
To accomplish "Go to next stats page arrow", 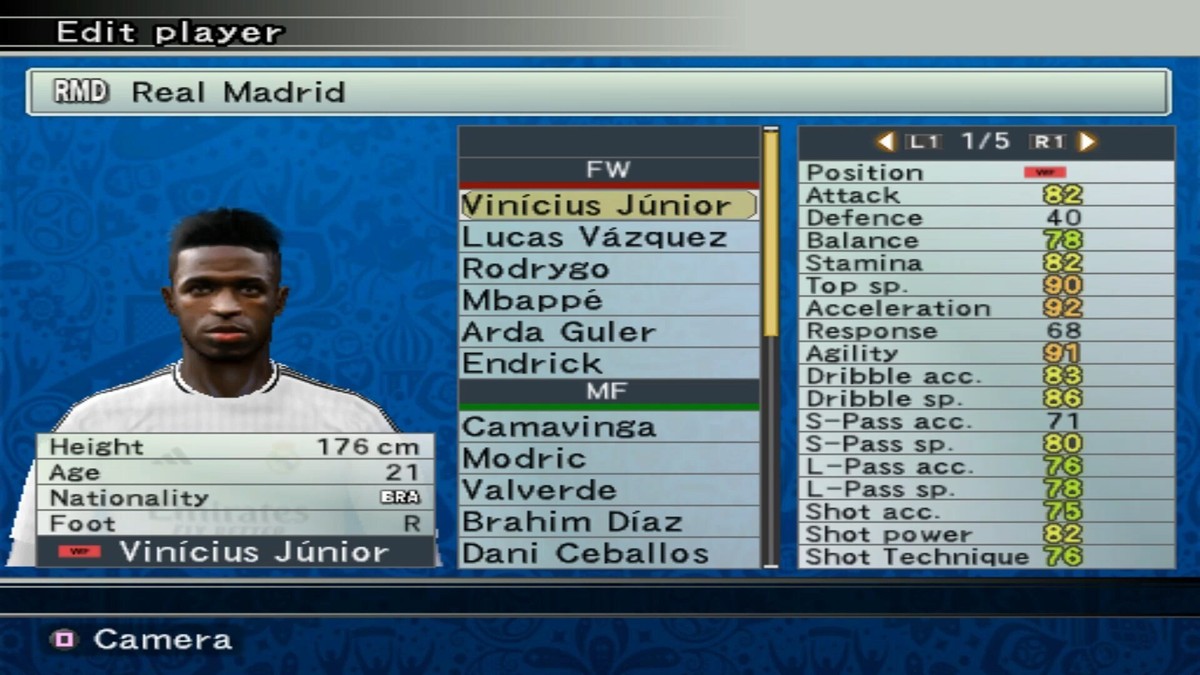I will click(x=1088, y=142).
